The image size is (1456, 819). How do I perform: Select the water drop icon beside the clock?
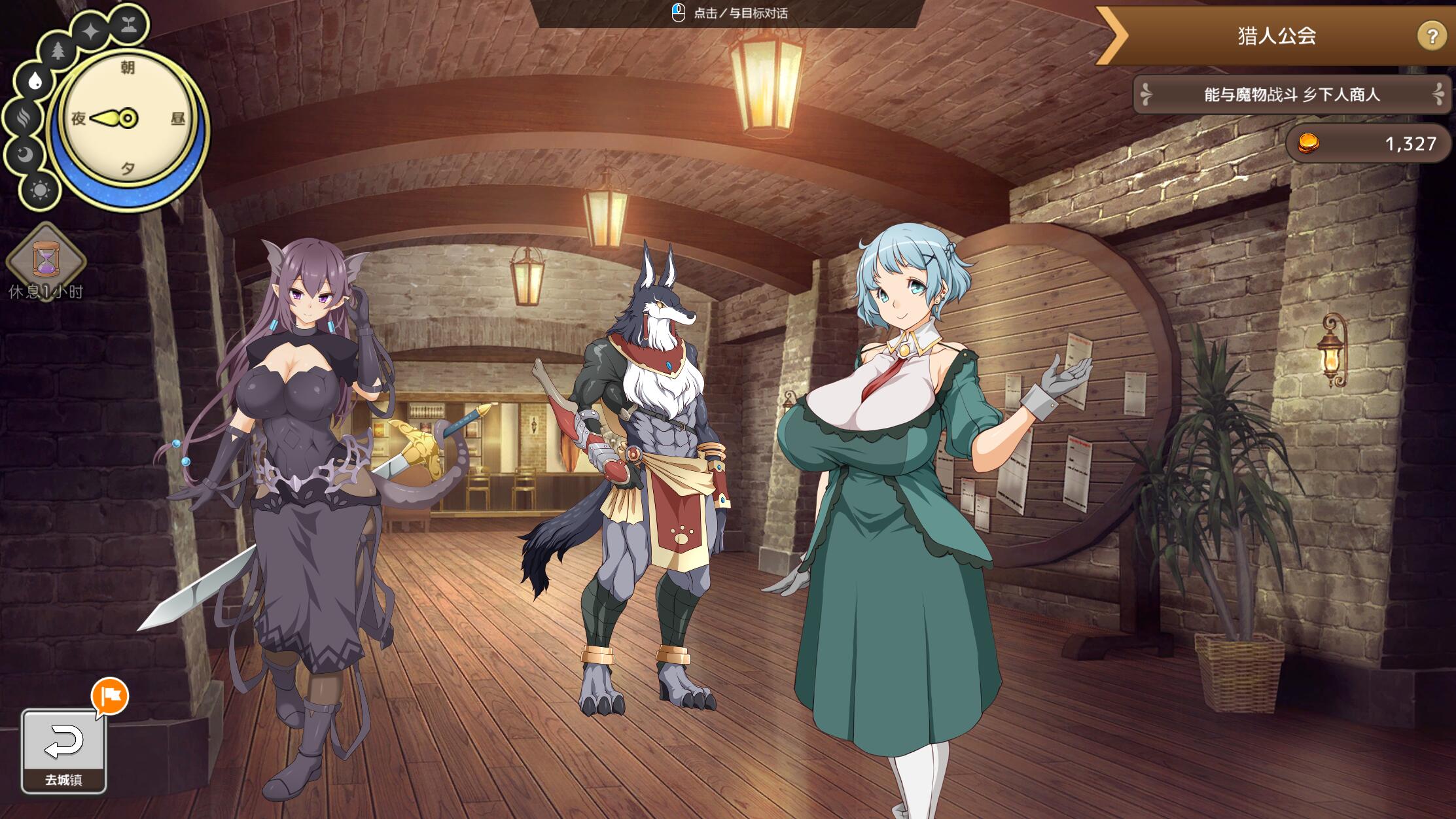coord(35,82)
